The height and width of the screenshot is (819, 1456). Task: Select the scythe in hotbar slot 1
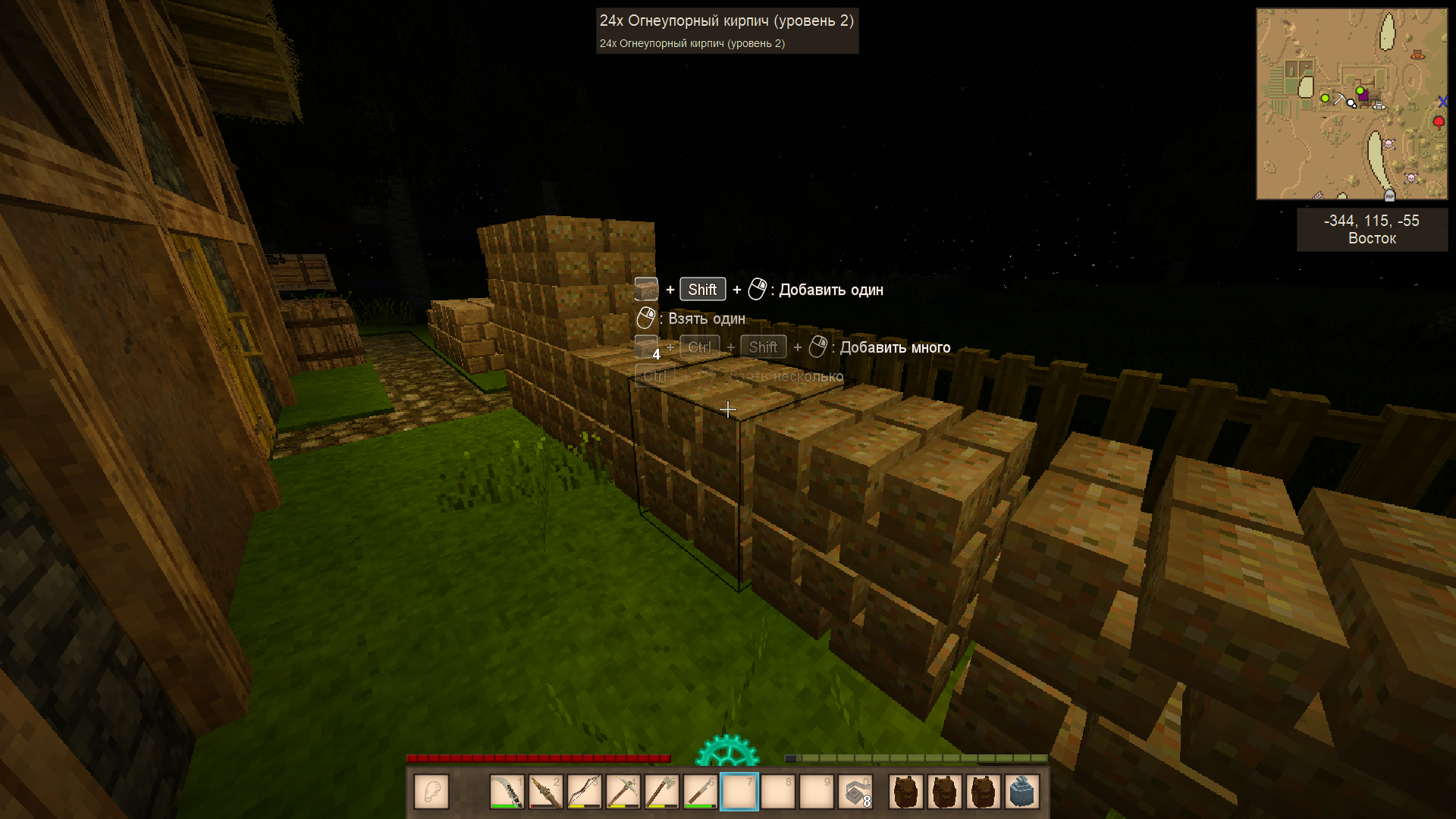click(507, 792)
